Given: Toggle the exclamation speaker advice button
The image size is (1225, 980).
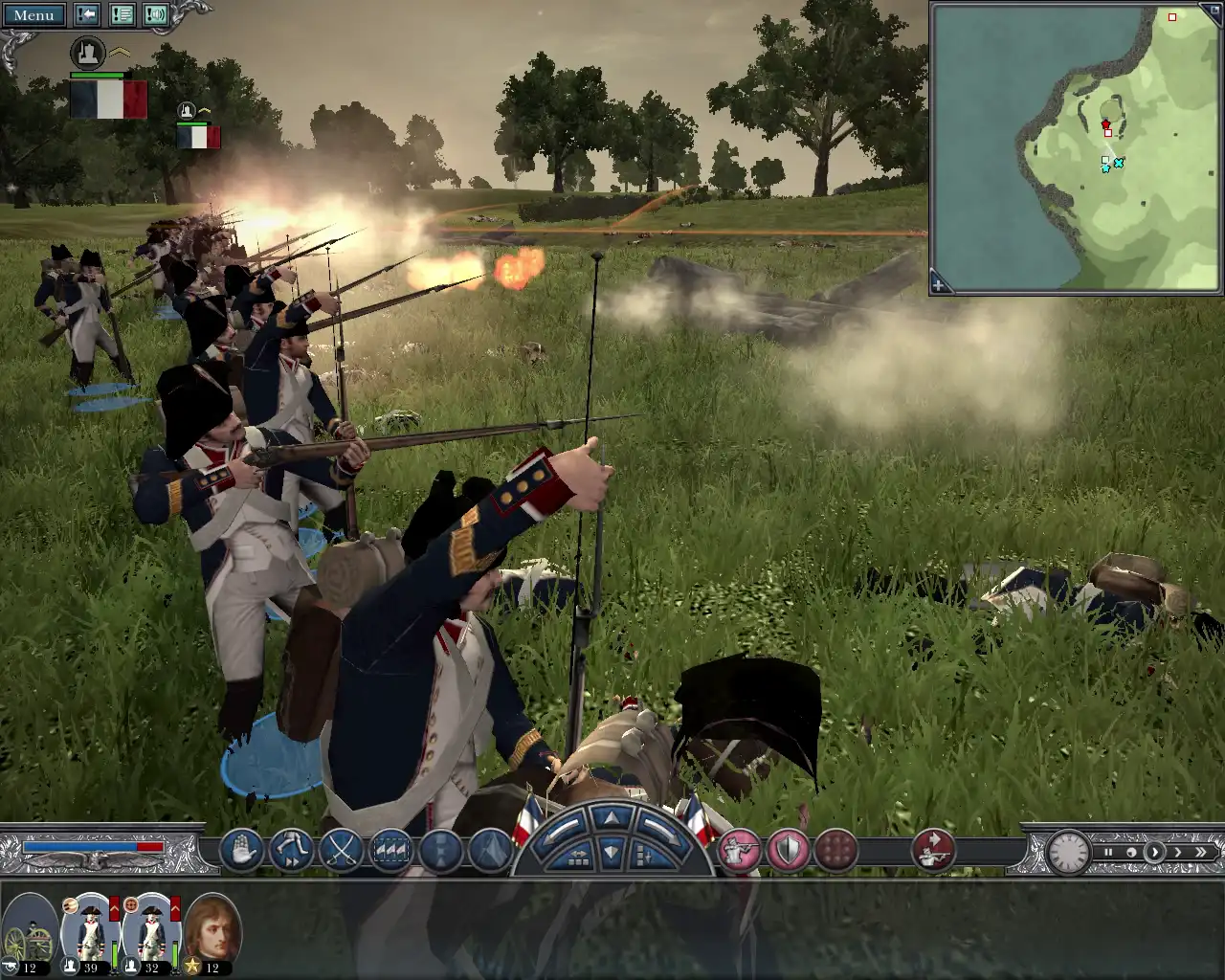Looking at the screenshot, I should click(155, 15).
